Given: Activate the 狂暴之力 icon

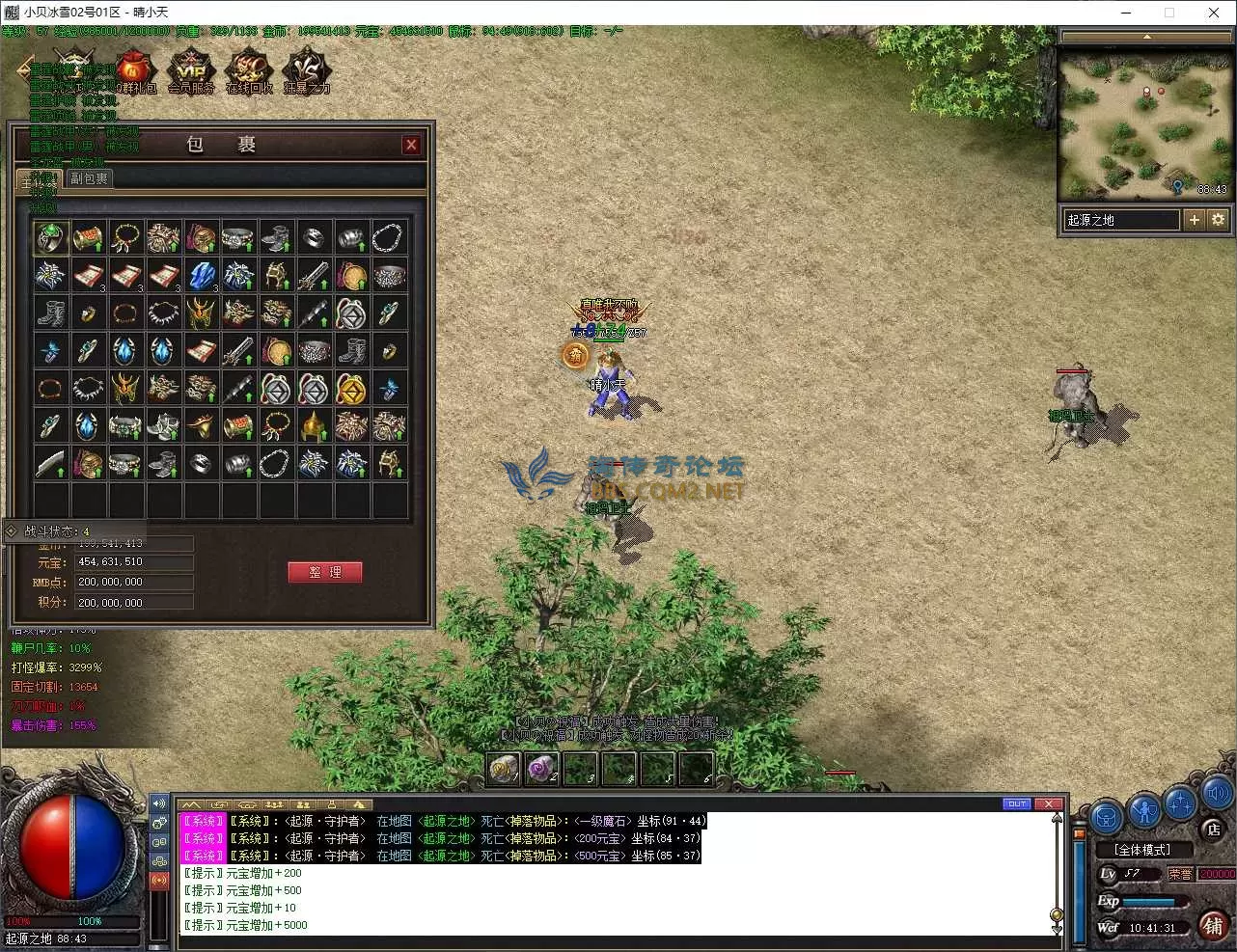Looking at the screenshot, I should click(307, 71).
